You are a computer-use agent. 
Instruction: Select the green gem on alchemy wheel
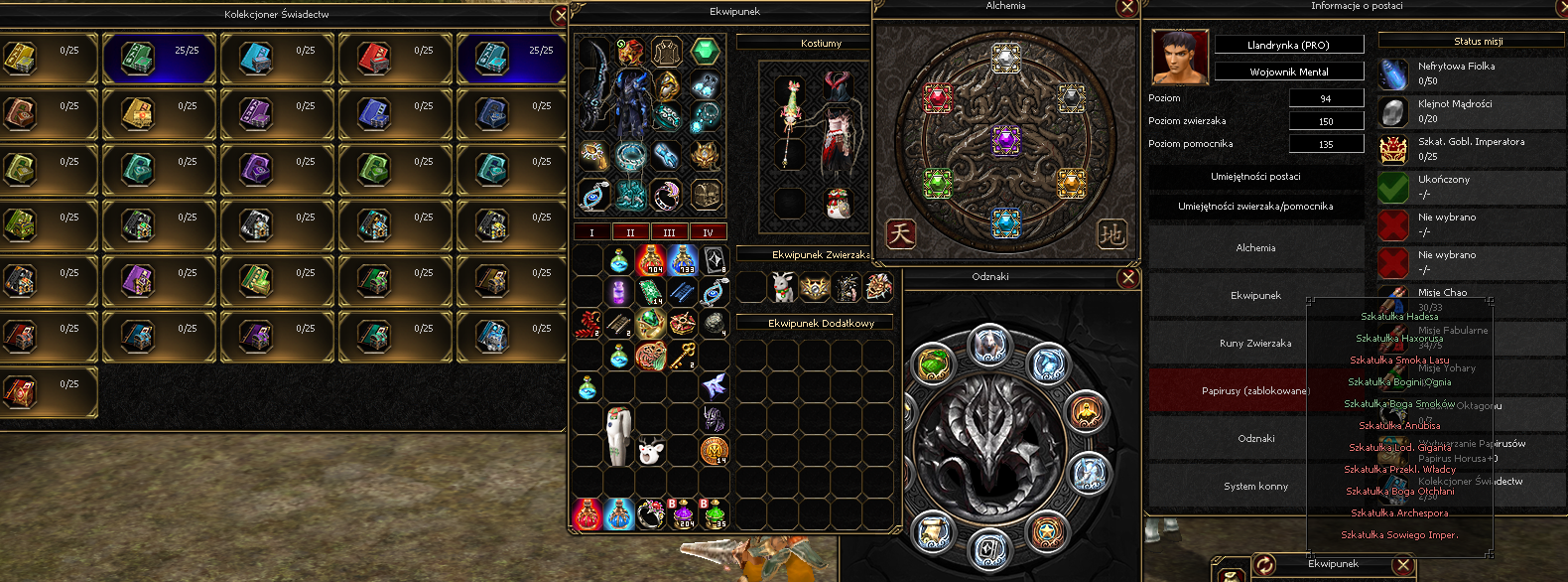pos(938,183)
